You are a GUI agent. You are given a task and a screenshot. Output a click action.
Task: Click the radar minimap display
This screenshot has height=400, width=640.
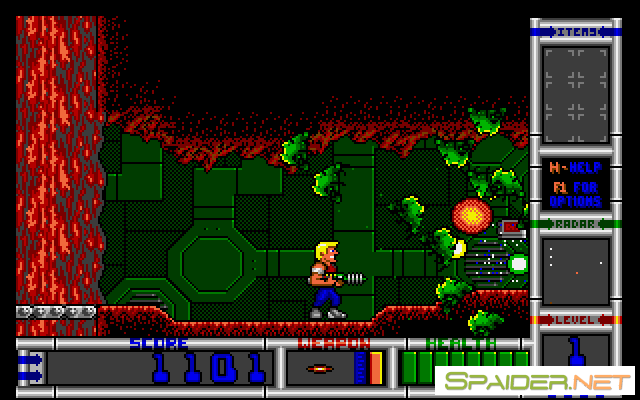click(x=575, y=270)
